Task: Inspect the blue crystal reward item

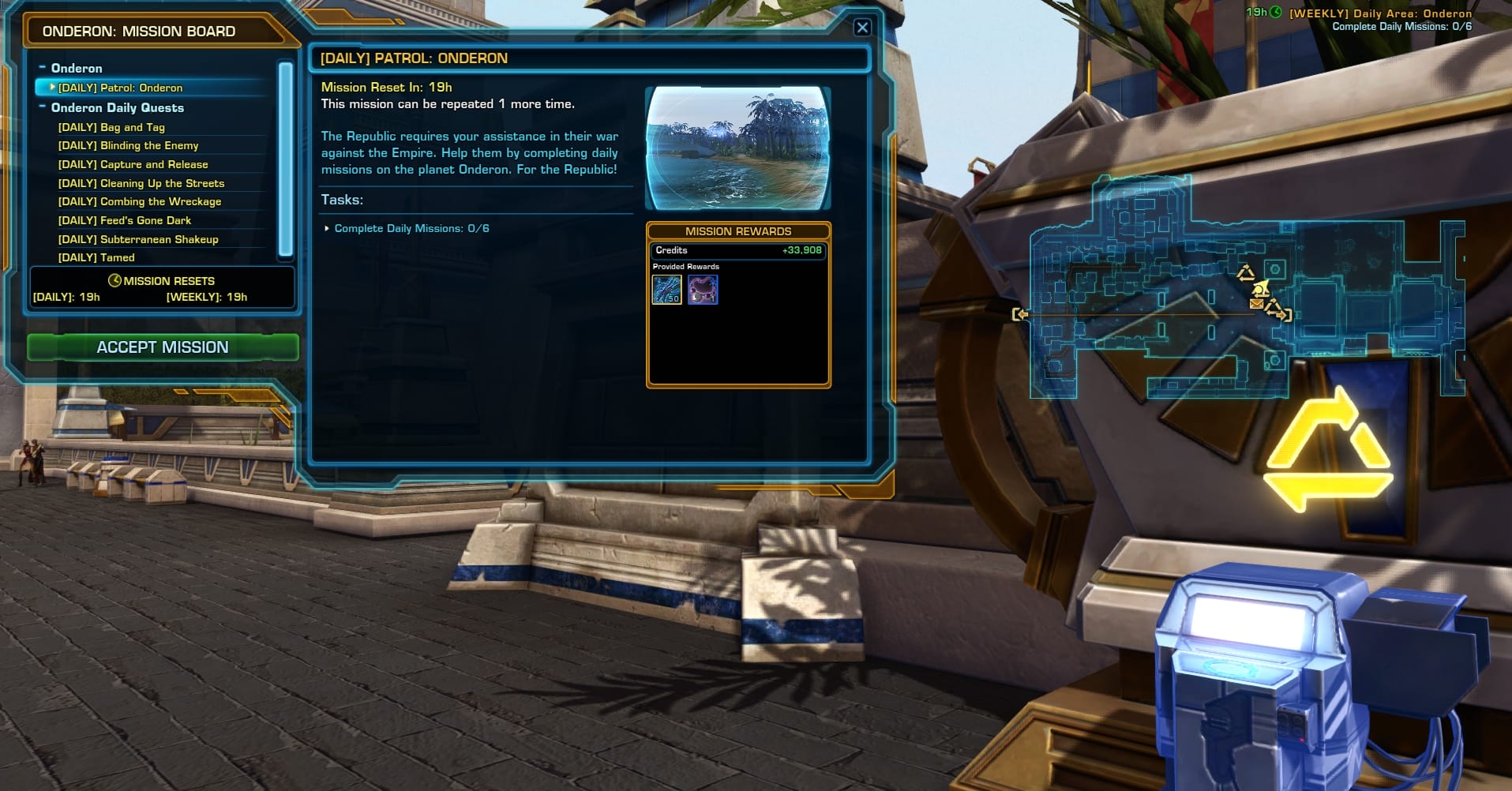Action: 667,290
